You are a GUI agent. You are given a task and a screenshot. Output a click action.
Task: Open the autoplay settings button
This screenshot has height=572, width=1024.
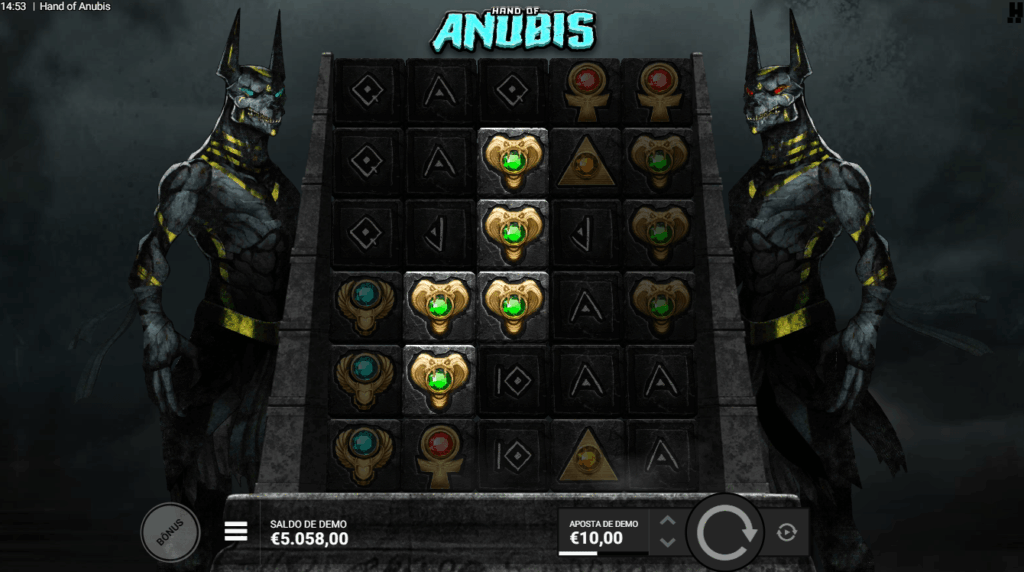pos(786,532)
